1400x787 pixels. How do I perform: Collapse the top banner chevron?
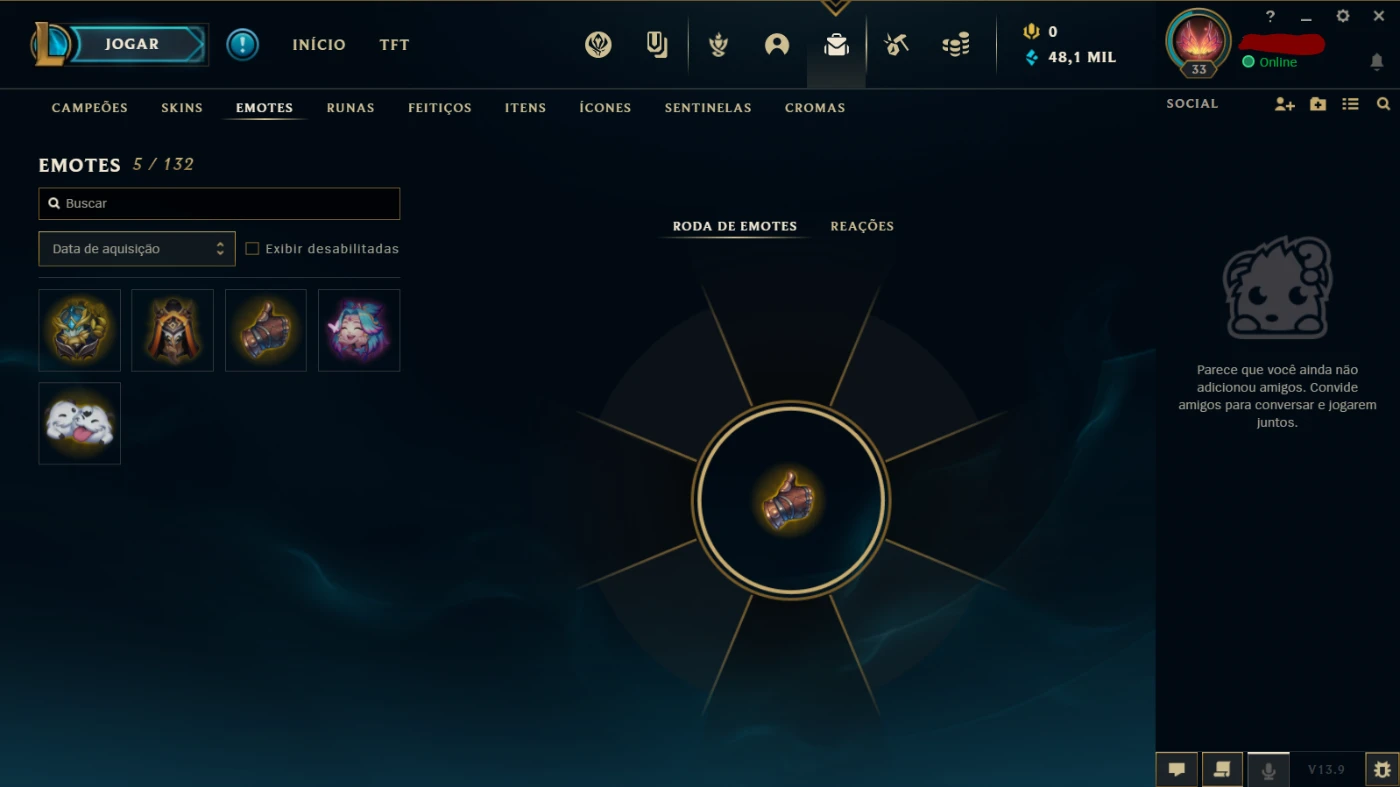[x=836, y=6]
